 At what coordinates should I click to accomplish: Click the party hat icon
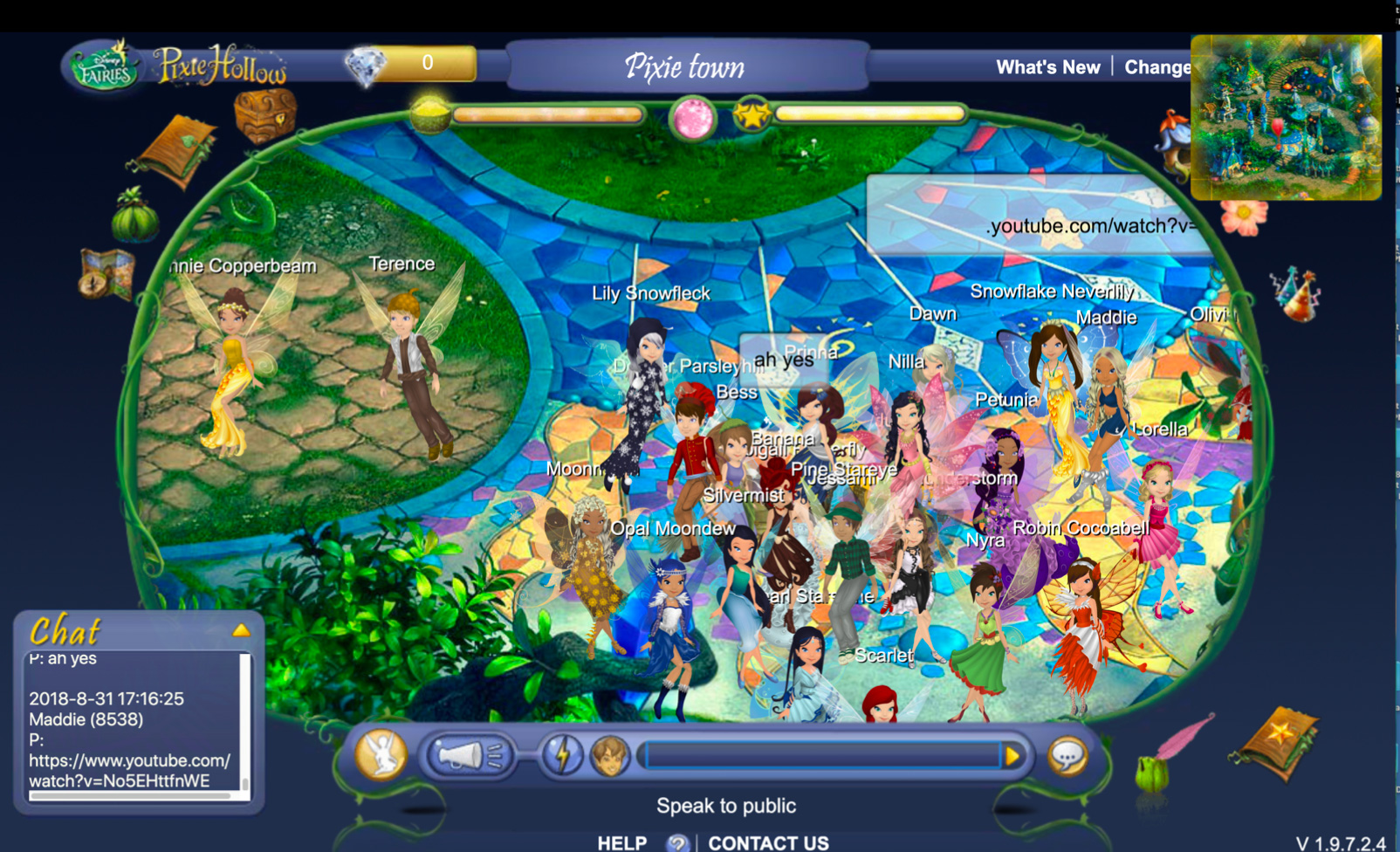pyautogui.click(x=1296, y=293)
